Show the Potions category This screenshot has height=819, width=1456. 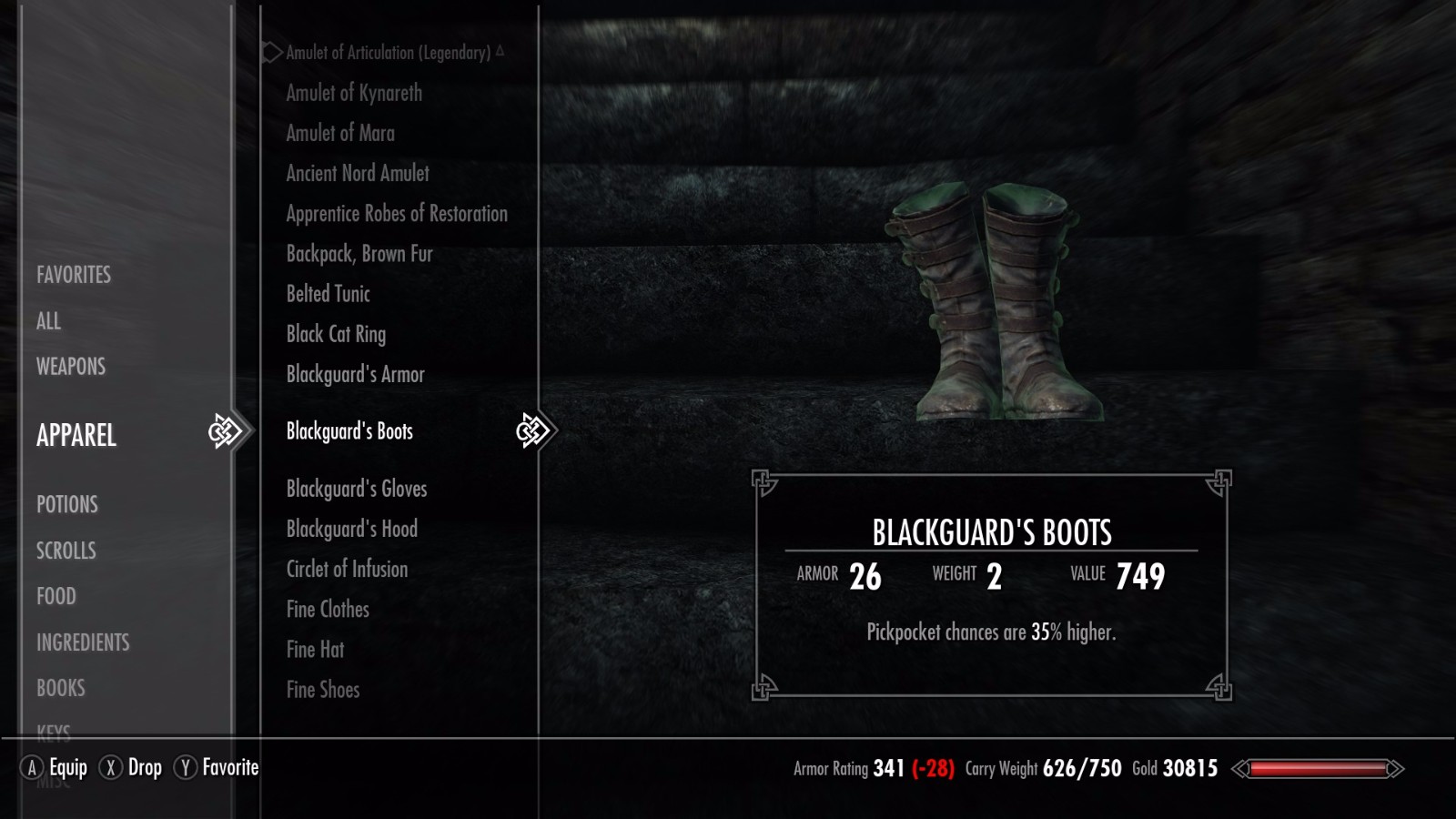(x=67, y=504)
